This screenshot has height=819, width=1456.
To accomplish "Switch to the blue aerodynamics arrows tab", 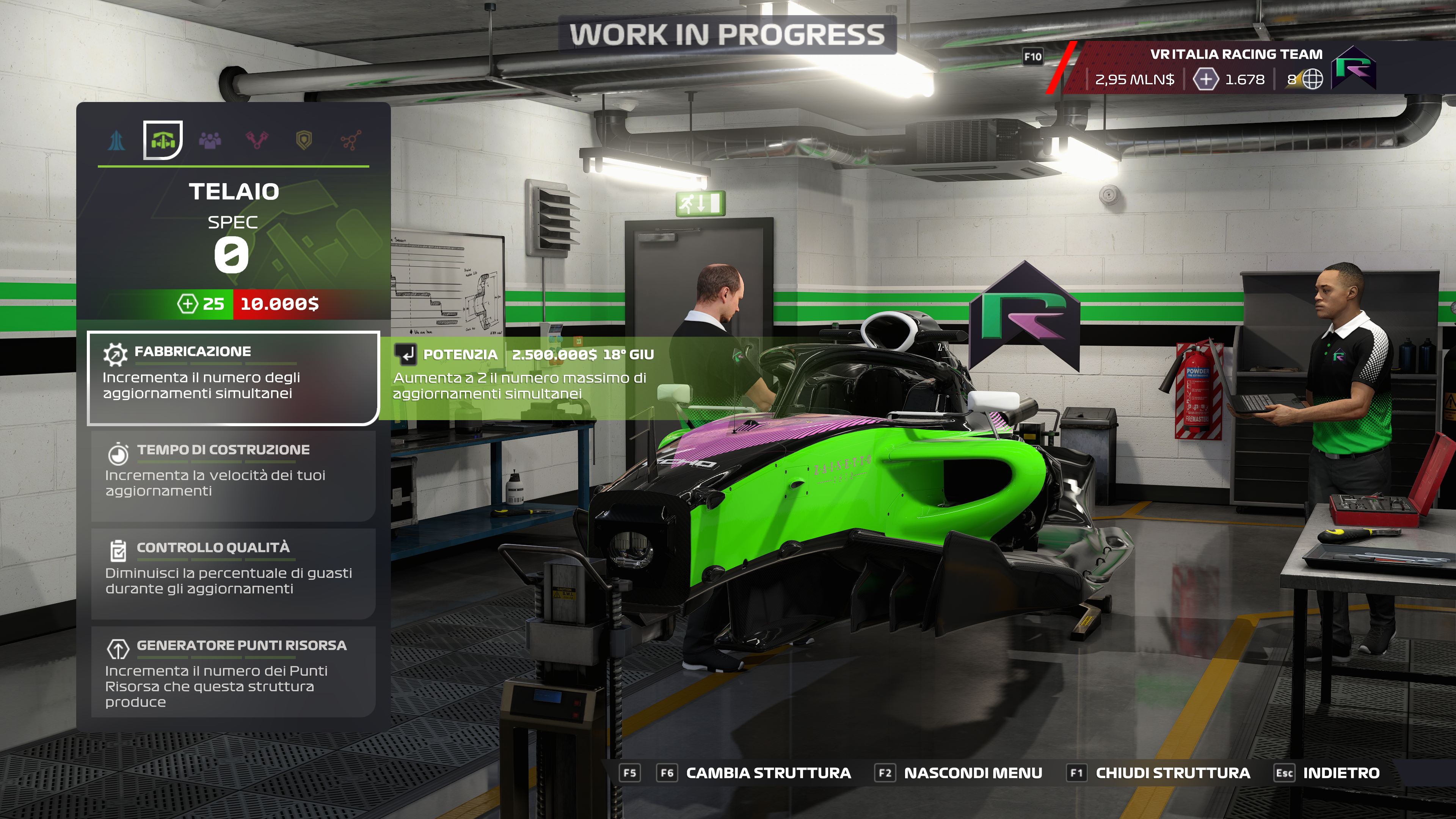I will [x=116, y=140].
